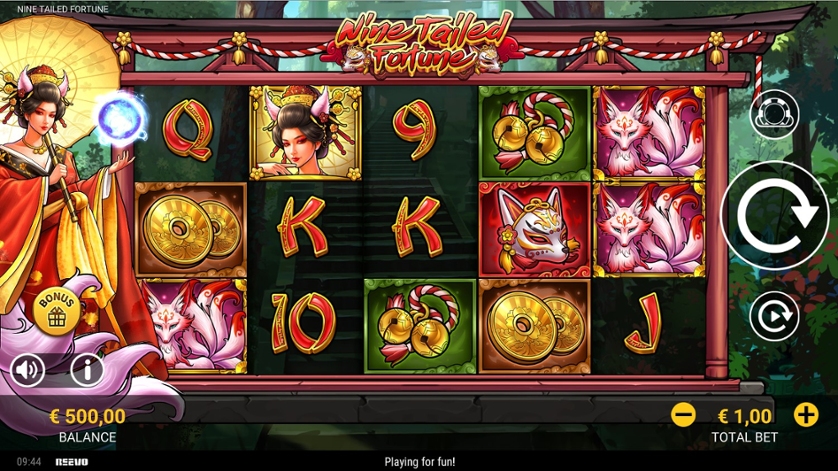Increase total bet with the plus button
The width and height of the screenshot is (838, 471).
coord(805,415)
